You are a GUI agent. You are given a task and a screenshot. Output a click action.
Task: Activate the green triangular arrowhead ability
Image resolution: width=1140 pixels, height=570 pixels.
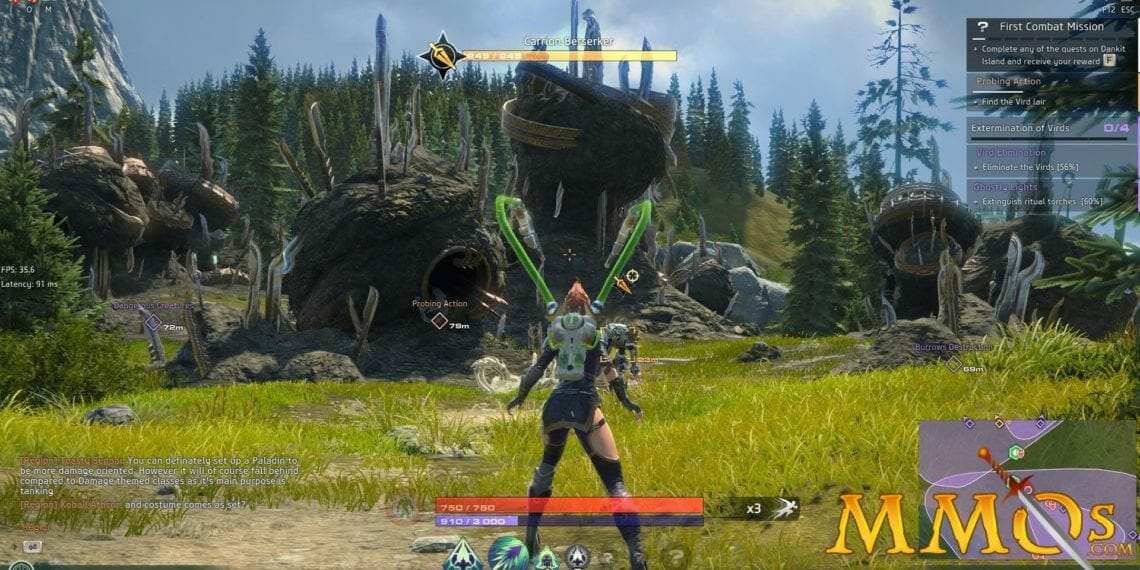click(463, 554)
